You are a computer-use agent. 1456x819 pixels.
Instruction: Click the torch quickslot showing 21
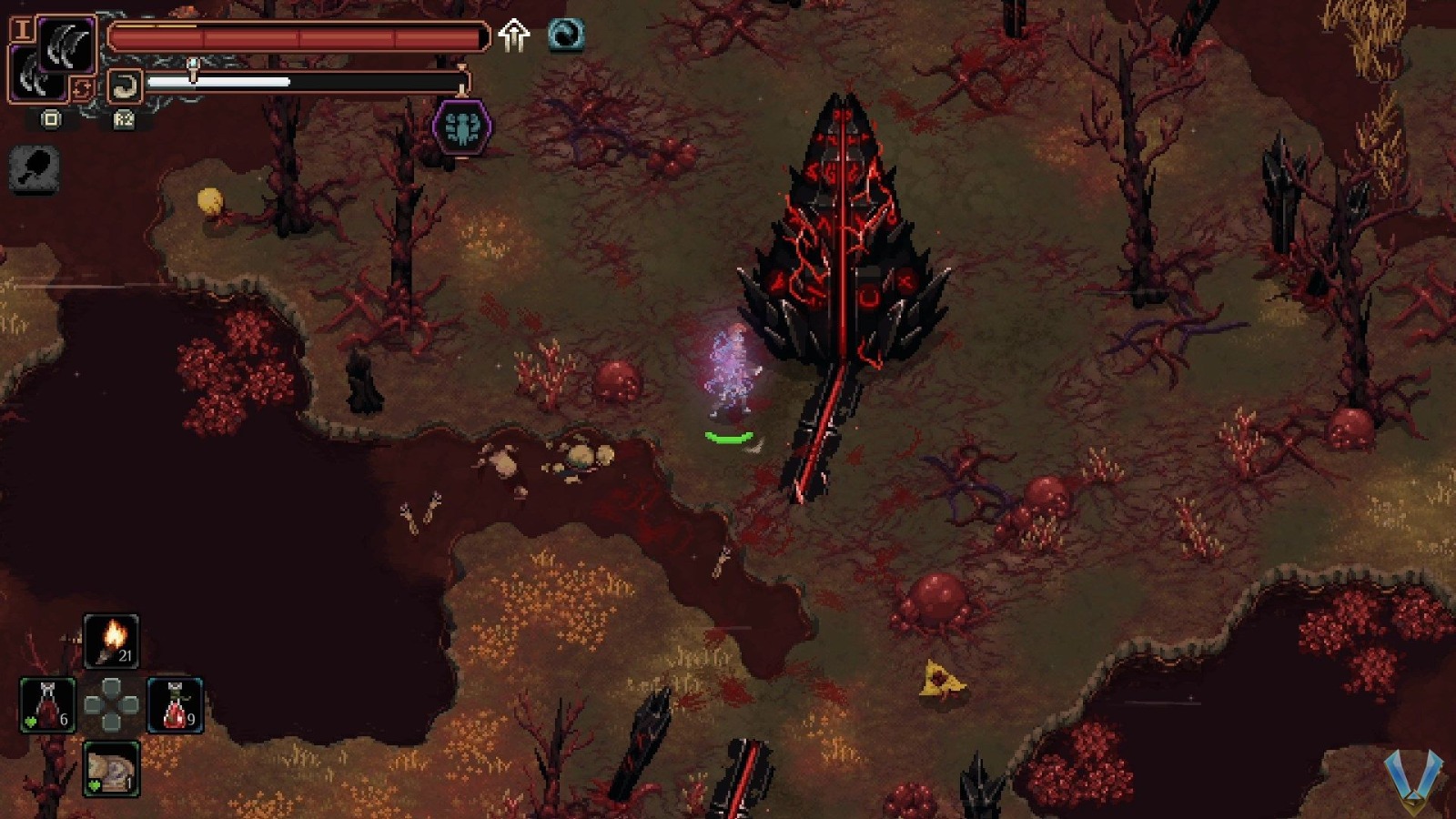point(111,640)
